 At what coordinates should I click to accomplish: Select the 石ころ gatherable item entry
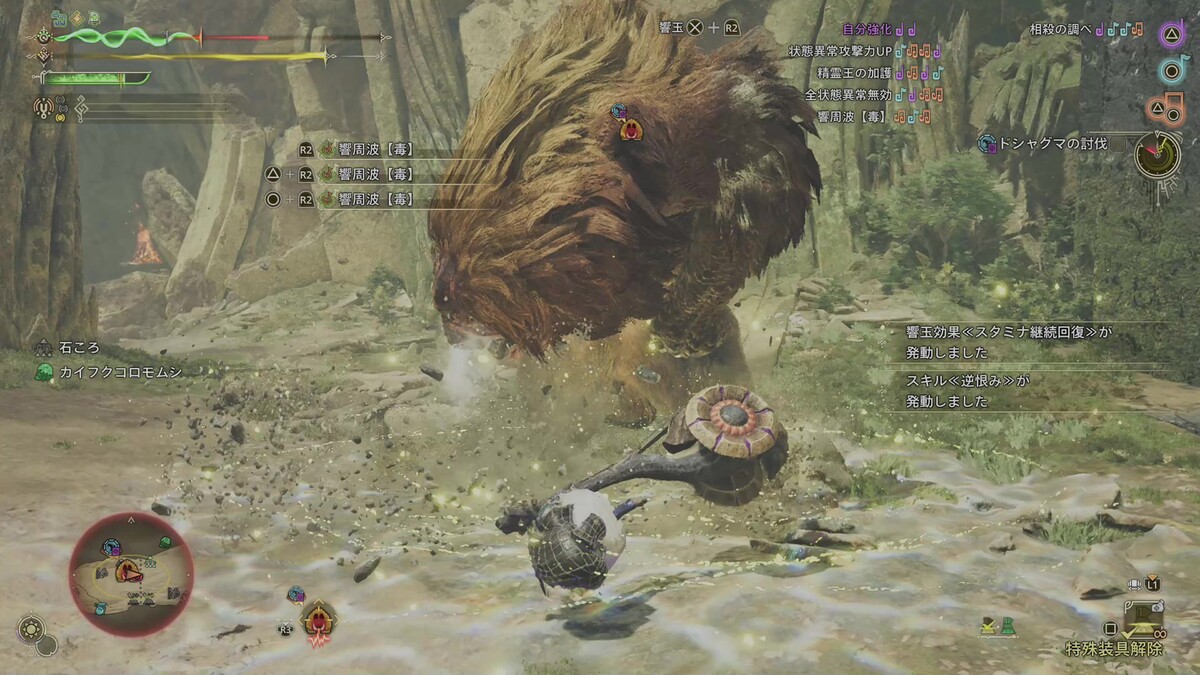point(78,349)
